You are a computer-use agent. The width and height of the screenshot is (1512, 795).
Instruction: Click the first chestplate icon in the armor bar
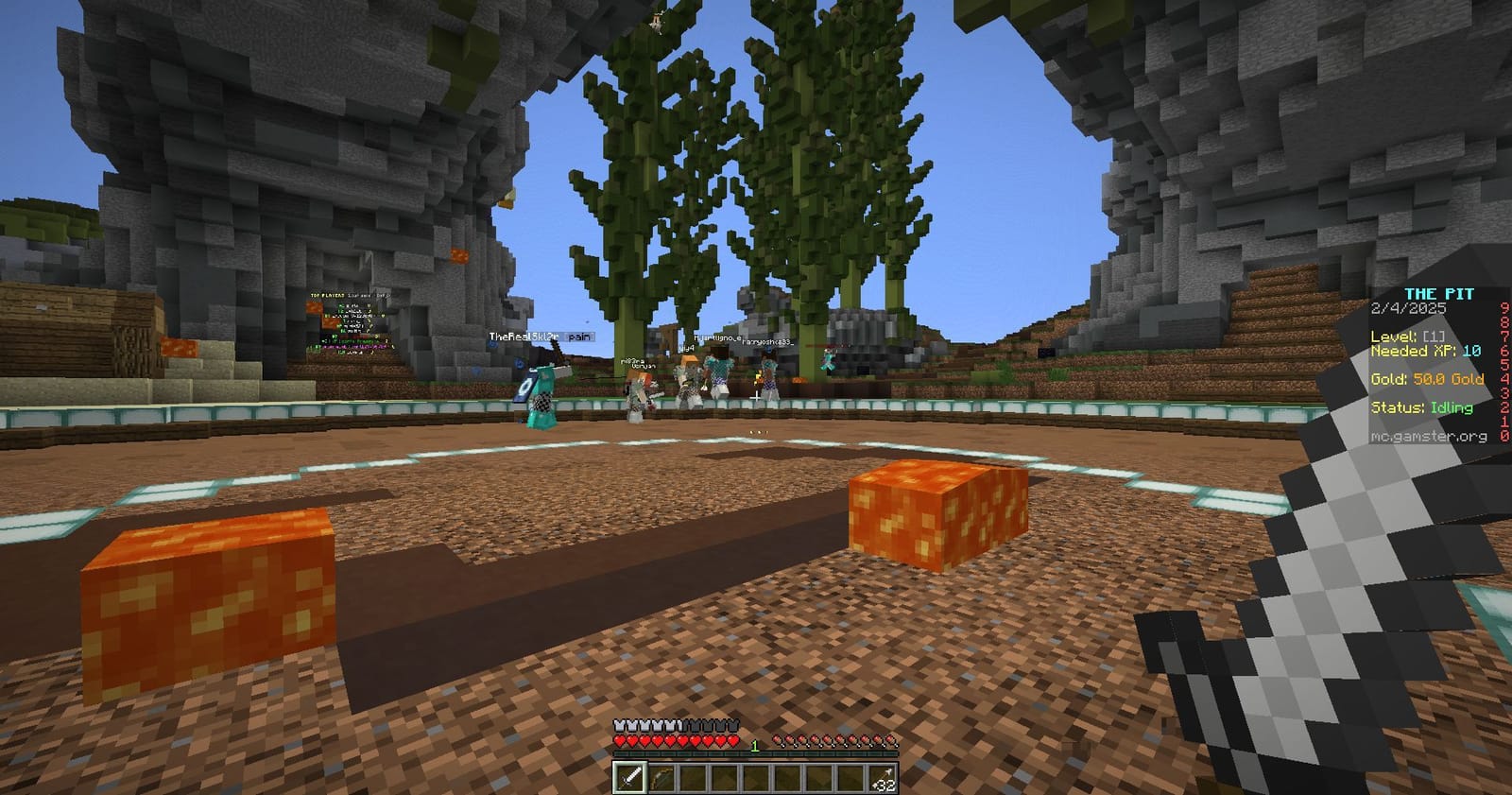coord(619,725)
